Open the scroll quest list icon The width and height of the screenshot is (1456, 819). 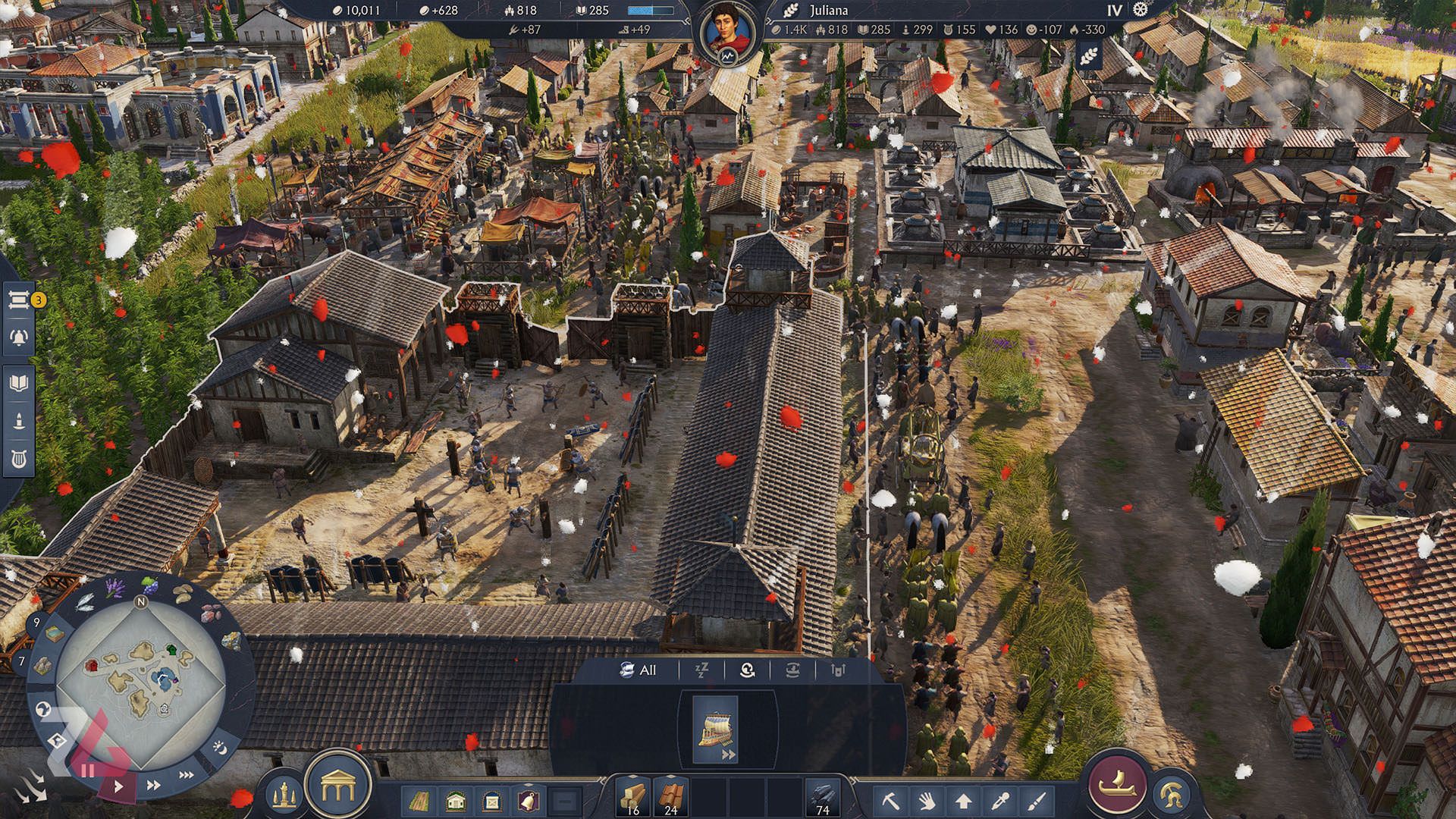click(x=19, y=300)
